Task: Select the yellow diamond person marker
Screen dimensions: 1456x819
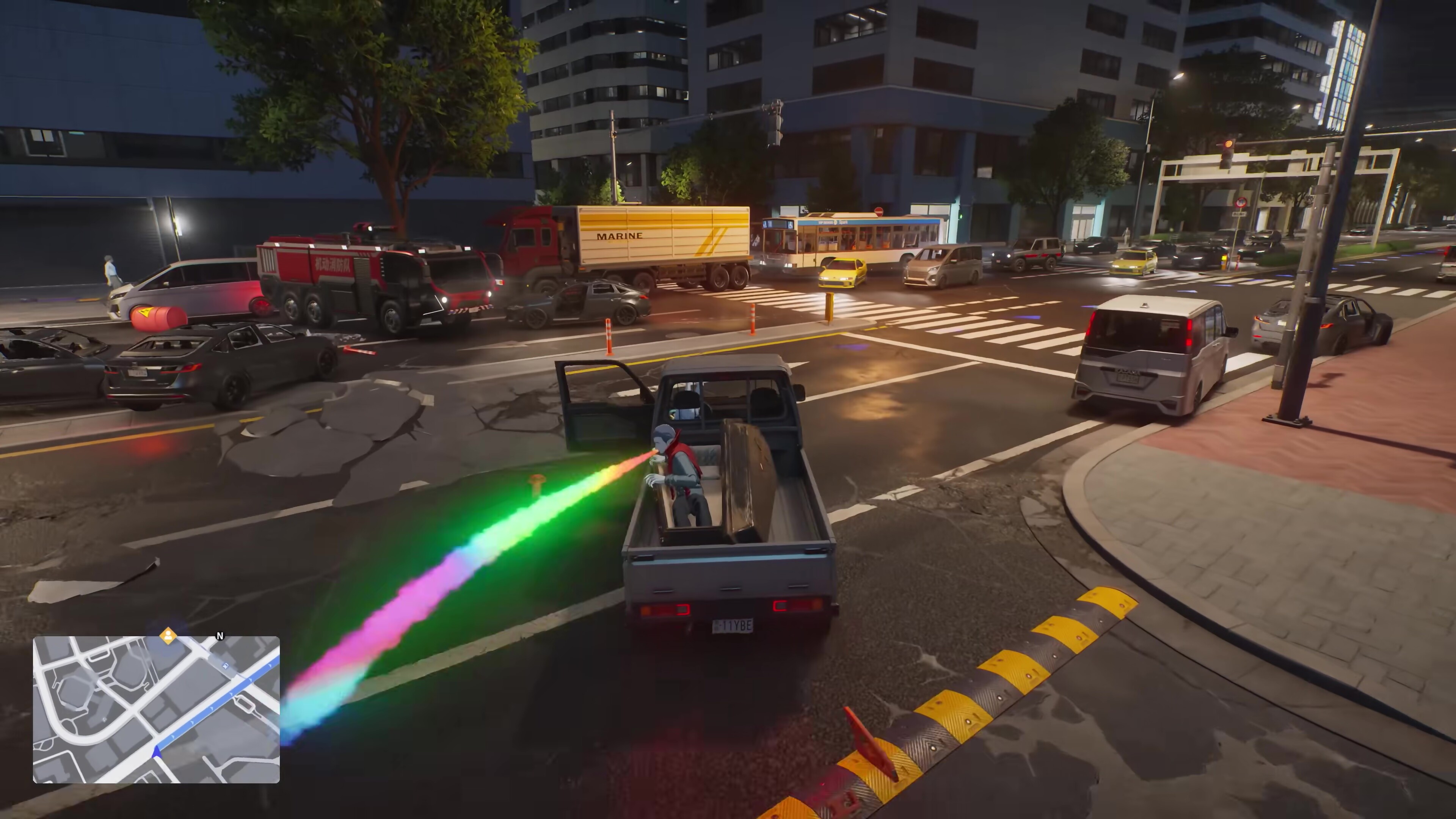Action: [x=168, y=635]
